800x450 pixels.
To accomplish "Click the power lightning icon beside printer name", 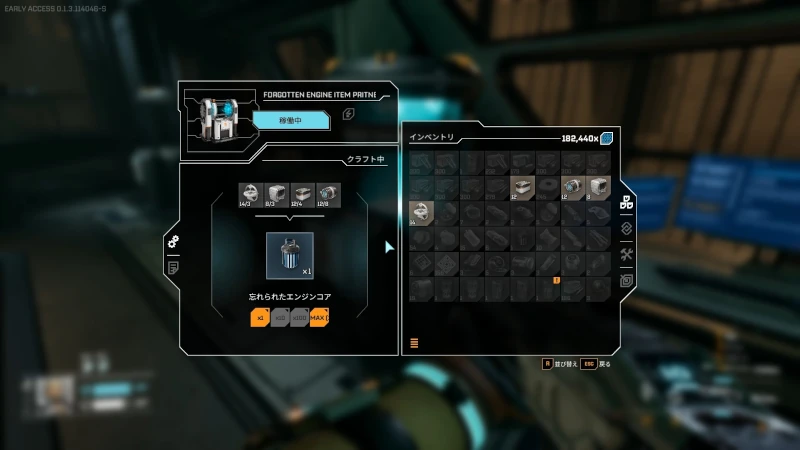I will coord(348,114).
